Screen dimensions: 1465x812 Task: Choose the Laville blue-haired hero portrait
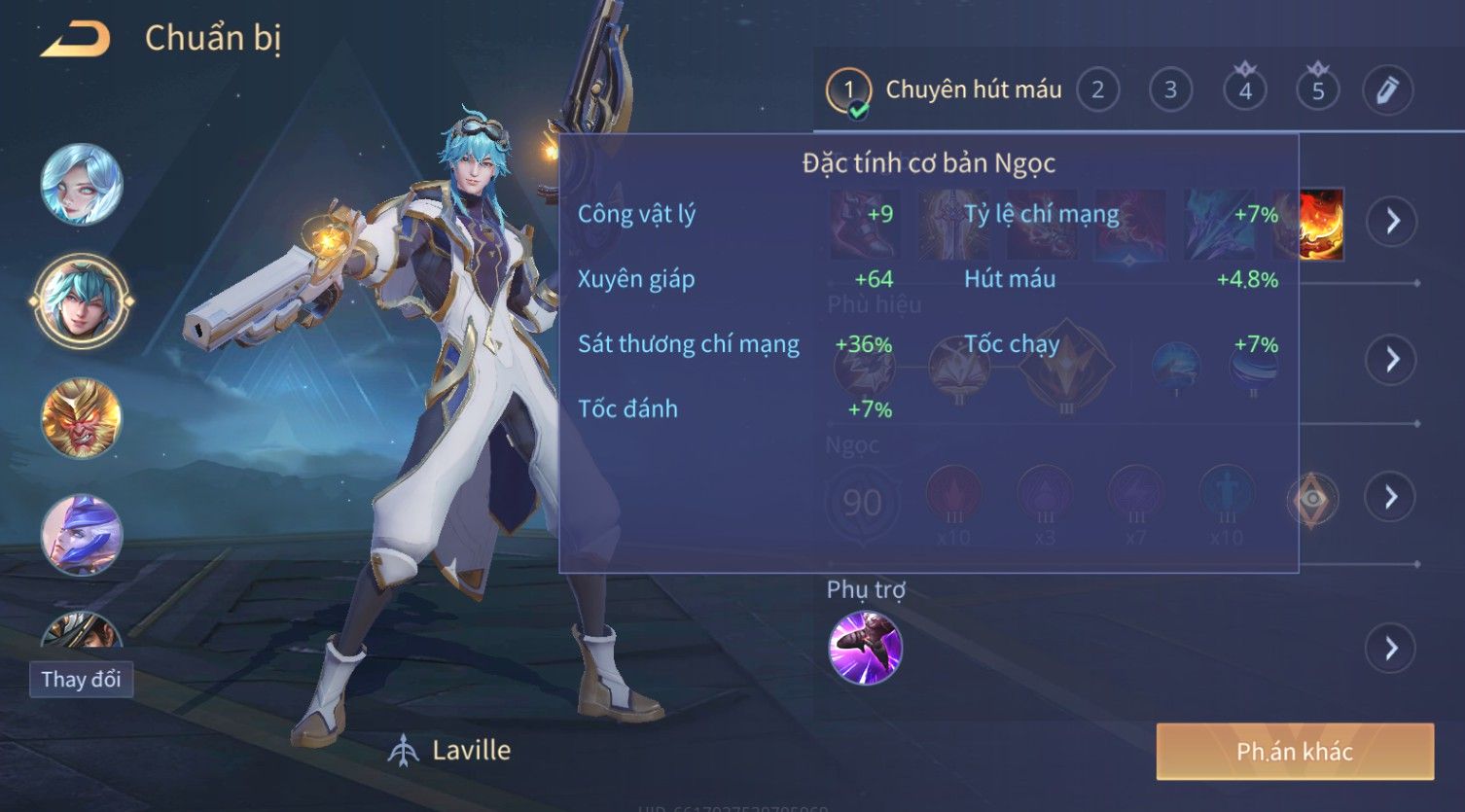[x=82, y=300]
